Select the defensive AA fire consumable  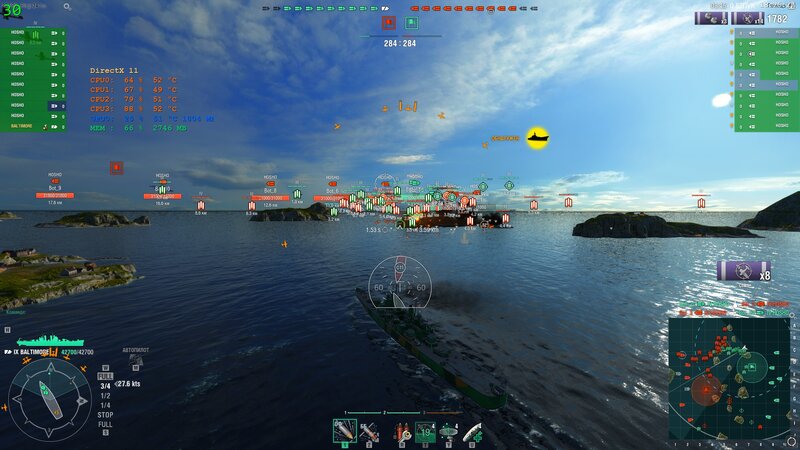coord(425,432)
